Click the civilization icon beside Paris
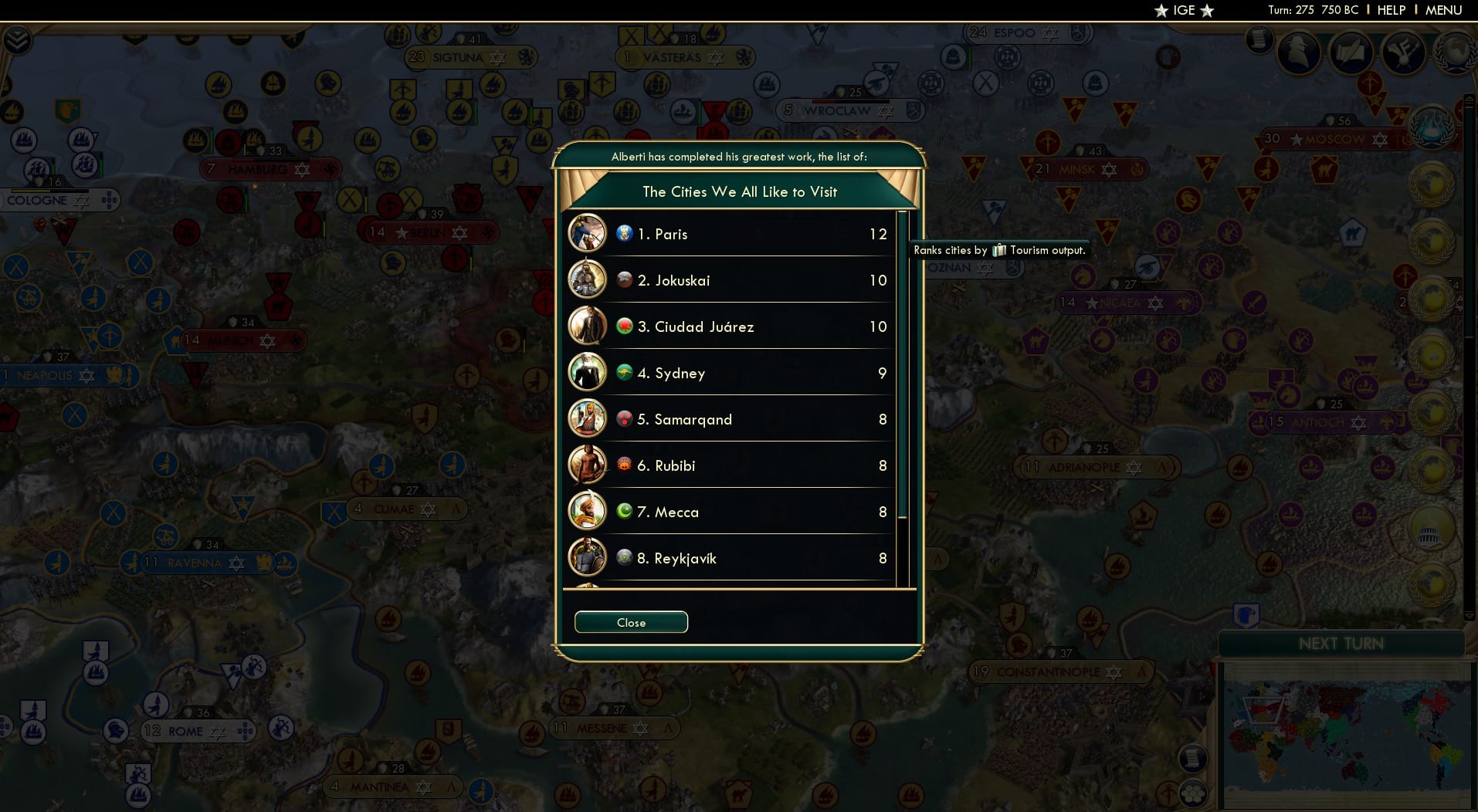This screenshot has width=1478, height=812. coord(625,233)
